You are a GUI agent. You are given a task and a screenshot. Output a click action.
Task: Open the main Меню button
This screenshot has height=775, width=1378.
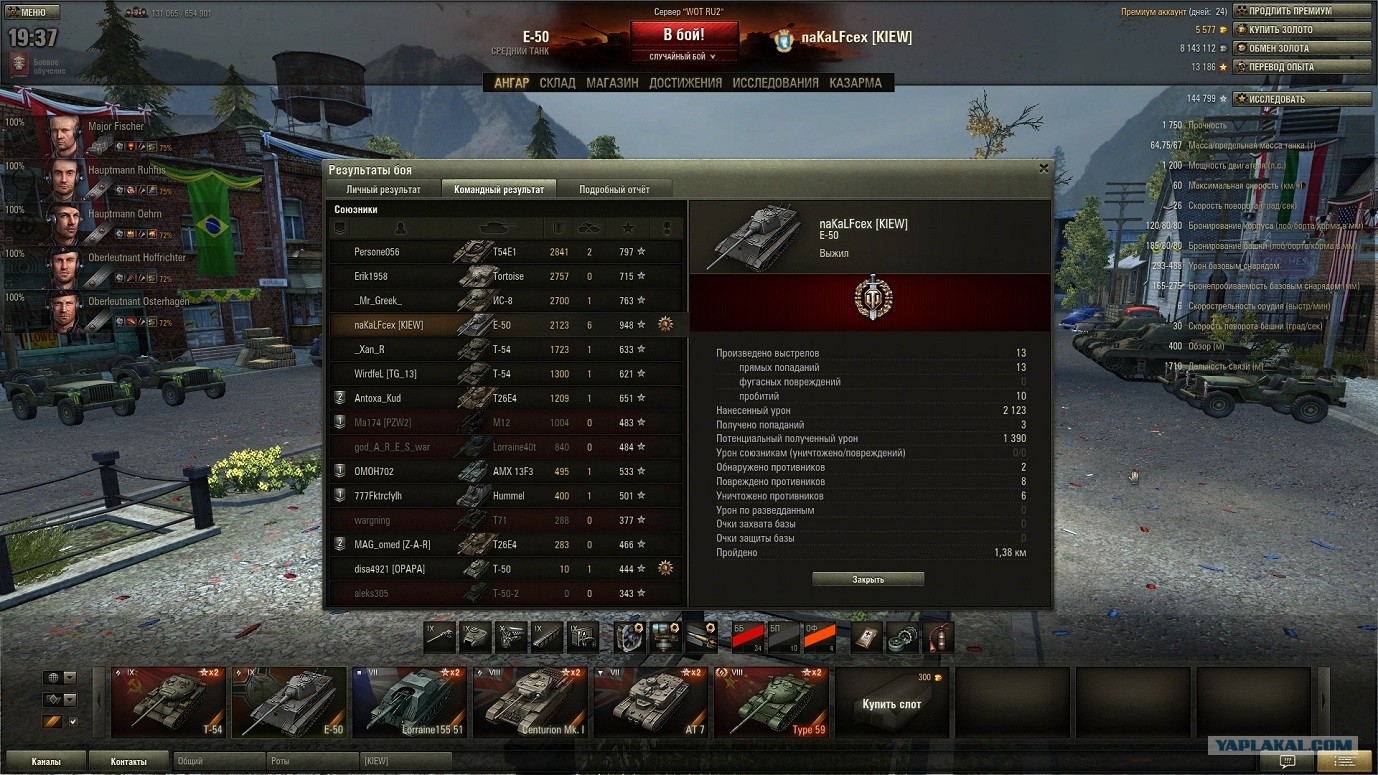tap(32, 12)
